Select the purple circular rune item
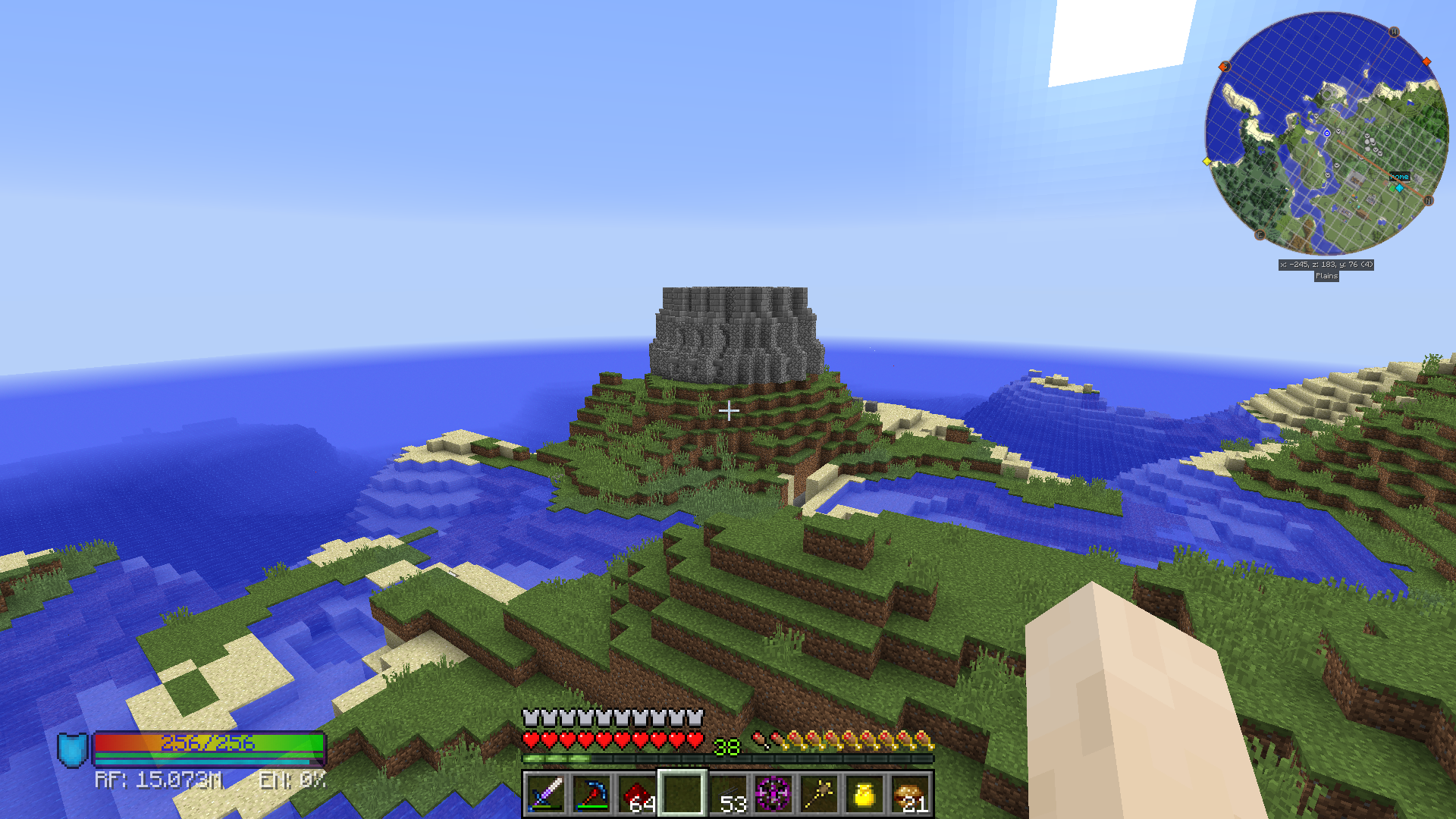Image resolution: width=1456 pixels, height=819 pixels. (x=773, y=794)
